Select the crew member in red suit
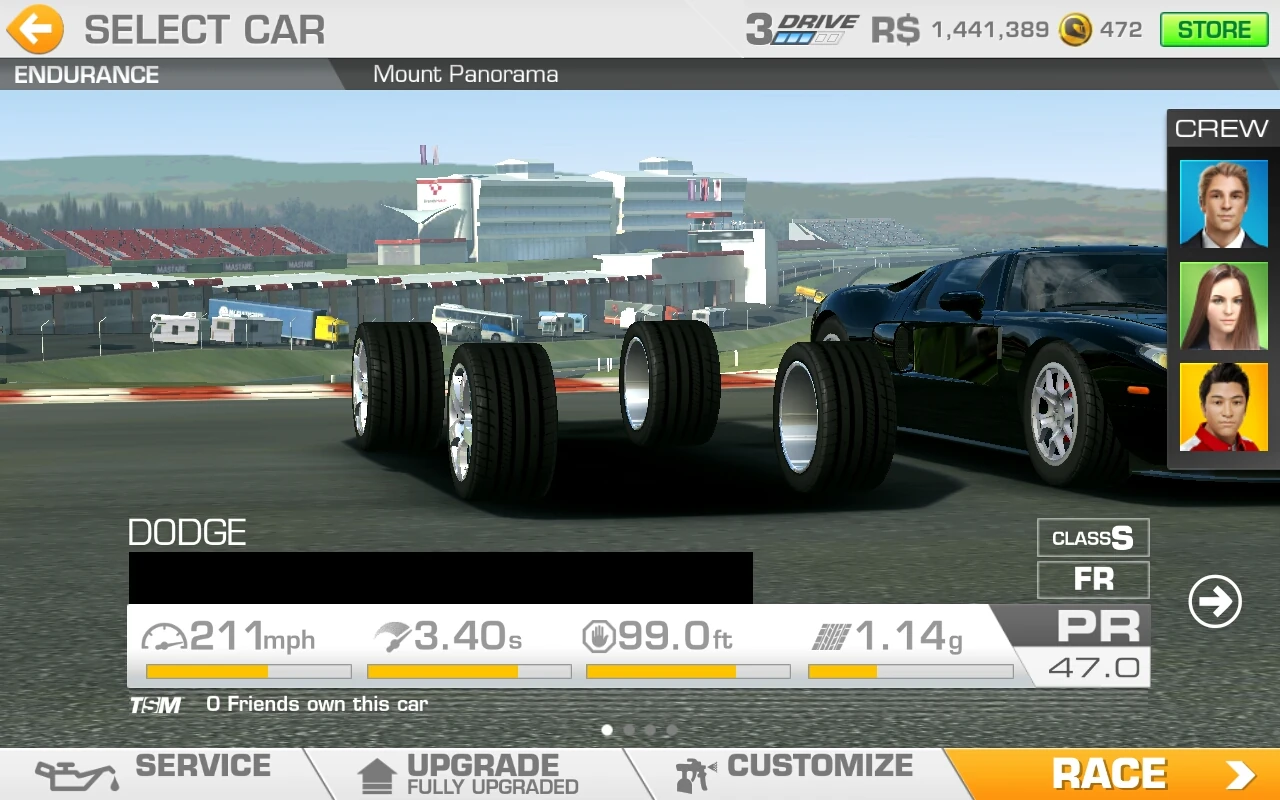The width and height of the screenshot is (1280, 800). point(1223,407)
